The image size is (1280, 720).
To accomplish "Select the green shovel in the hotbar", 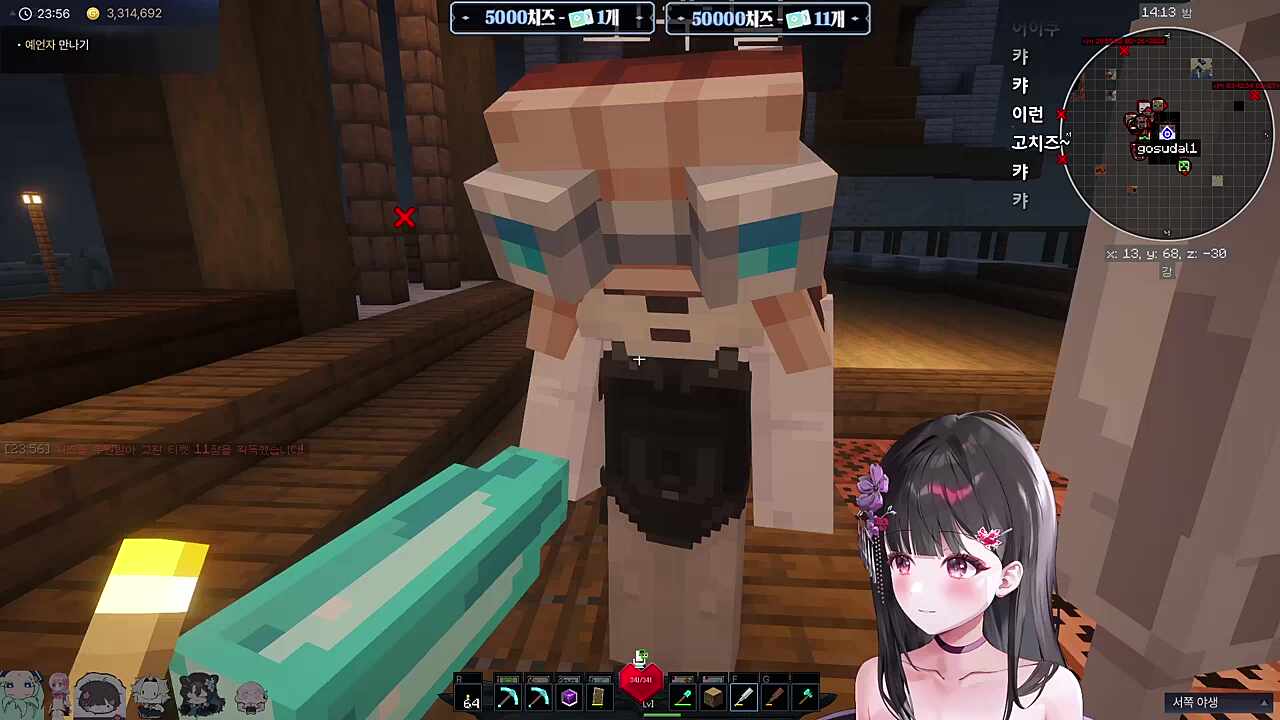I will [682, 695].
